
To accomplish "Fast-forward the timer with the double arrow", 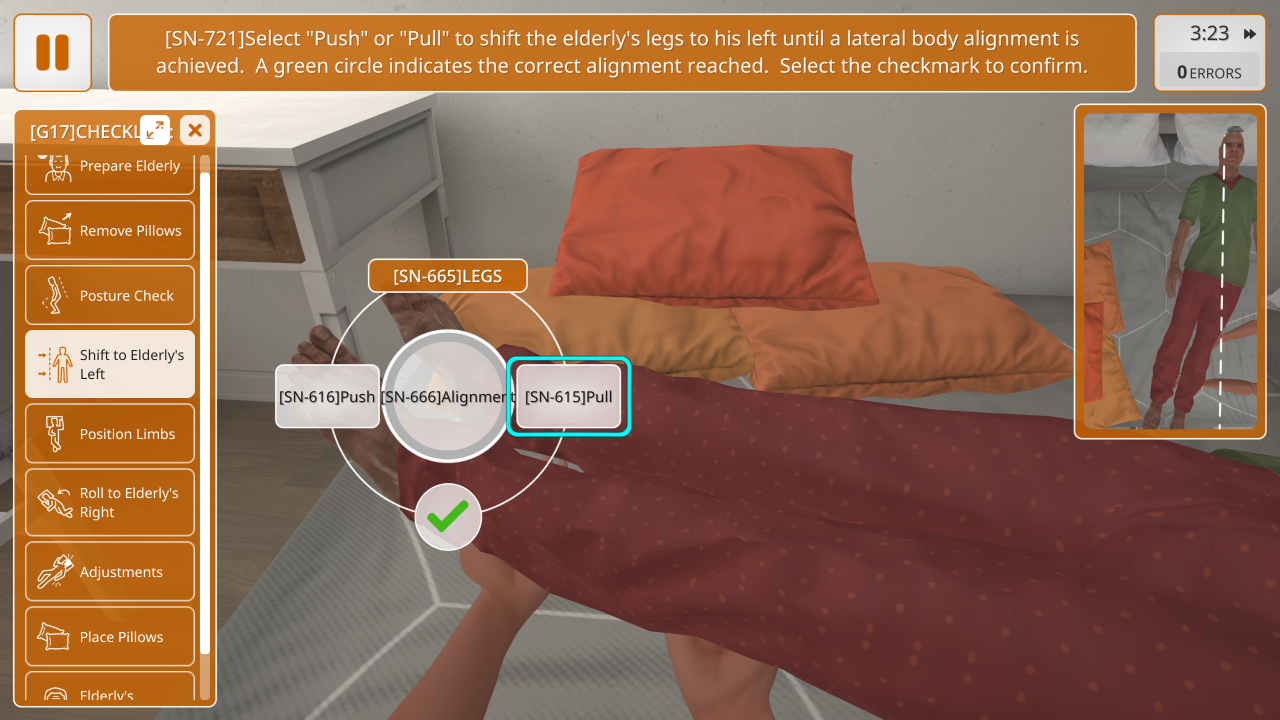I will (x=1250, y=34).
